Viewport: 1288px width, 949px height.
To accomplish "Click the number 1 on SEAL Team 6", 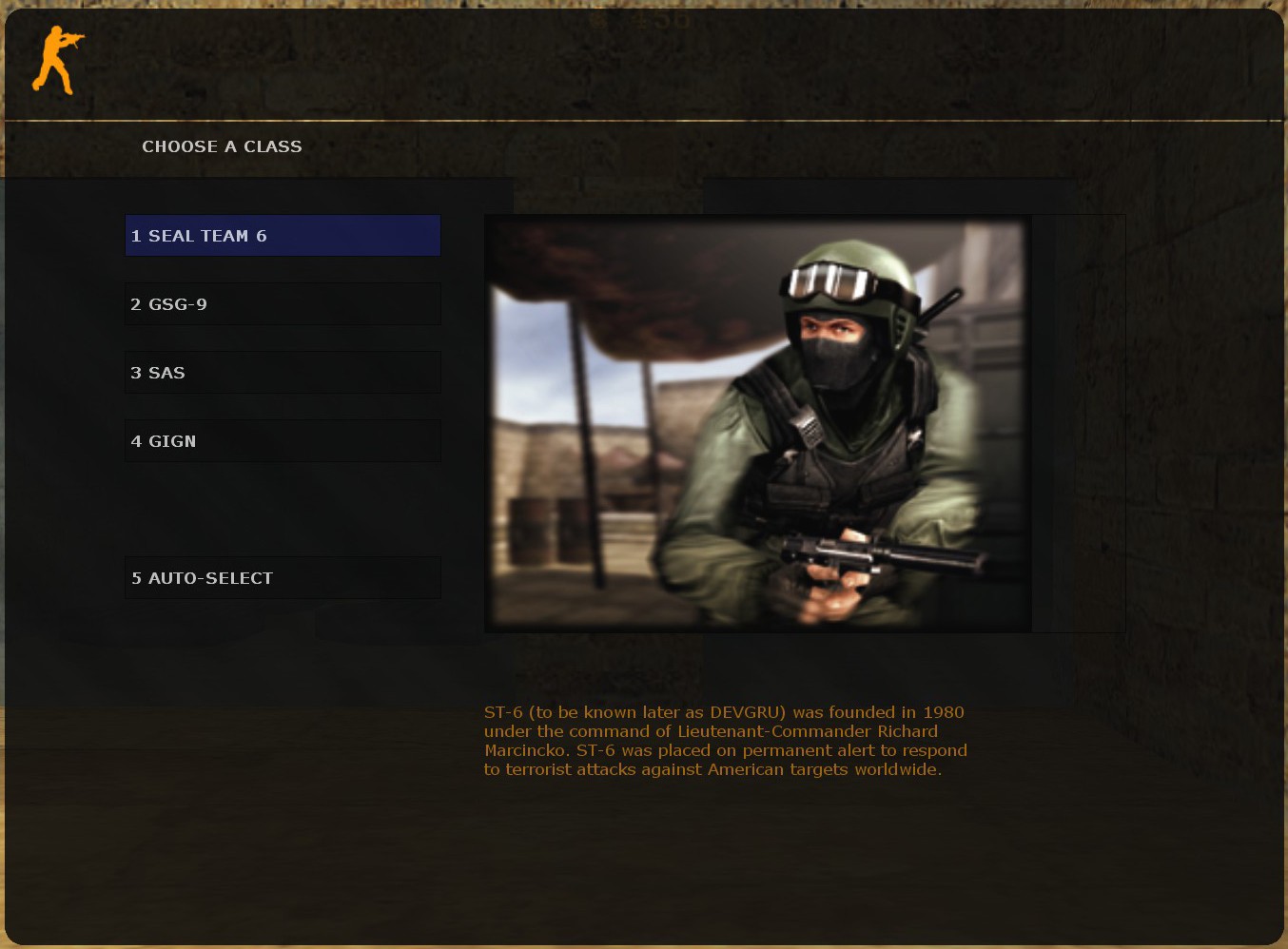I will coord(135,235).
